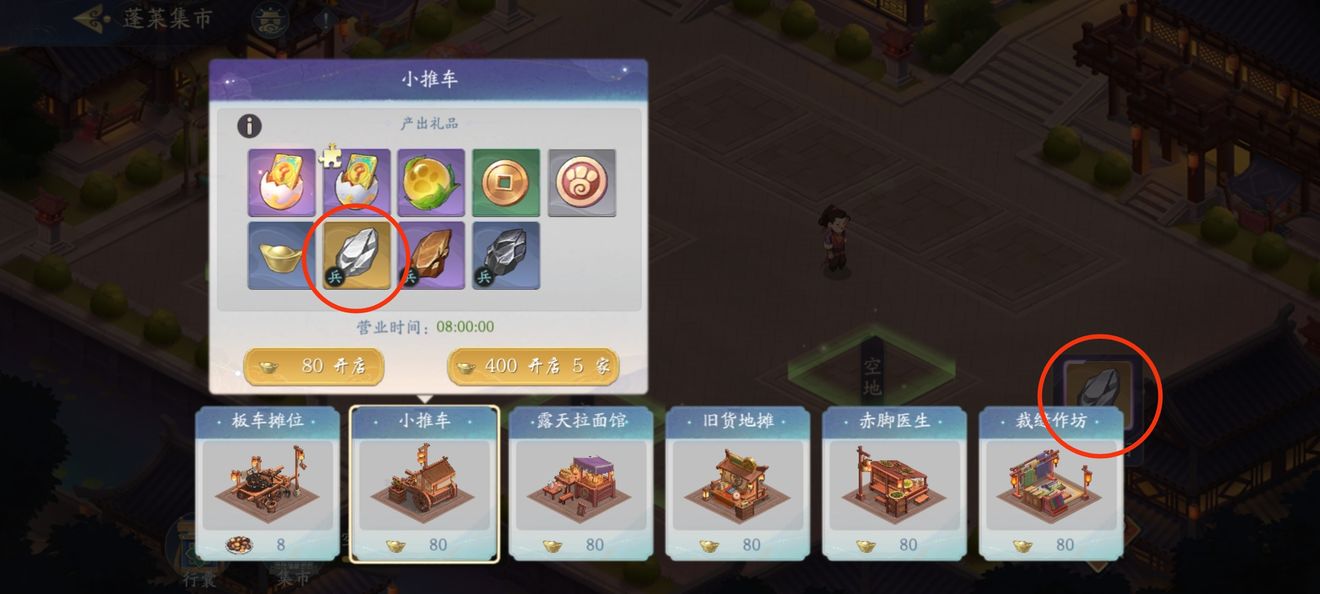This screenshot has width=1320, height=594.
Task: Select the 小推车 stall card
Action: (x=424, y=484)
